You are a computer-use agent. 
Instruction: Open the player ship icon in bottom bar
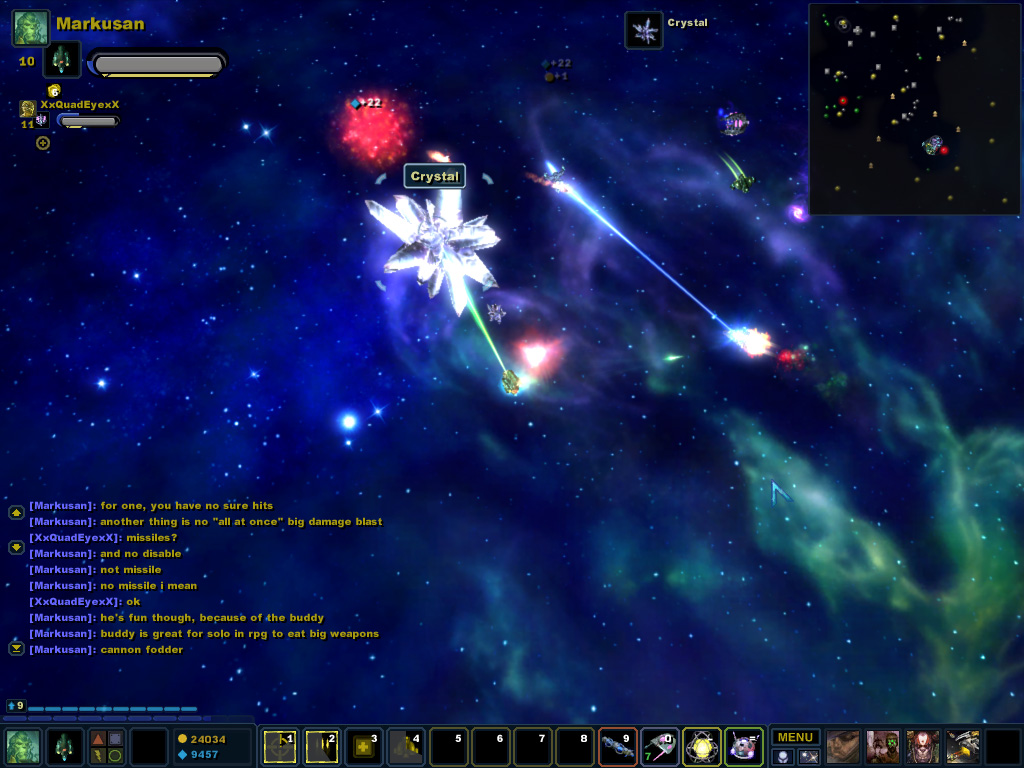coord(65,747)
